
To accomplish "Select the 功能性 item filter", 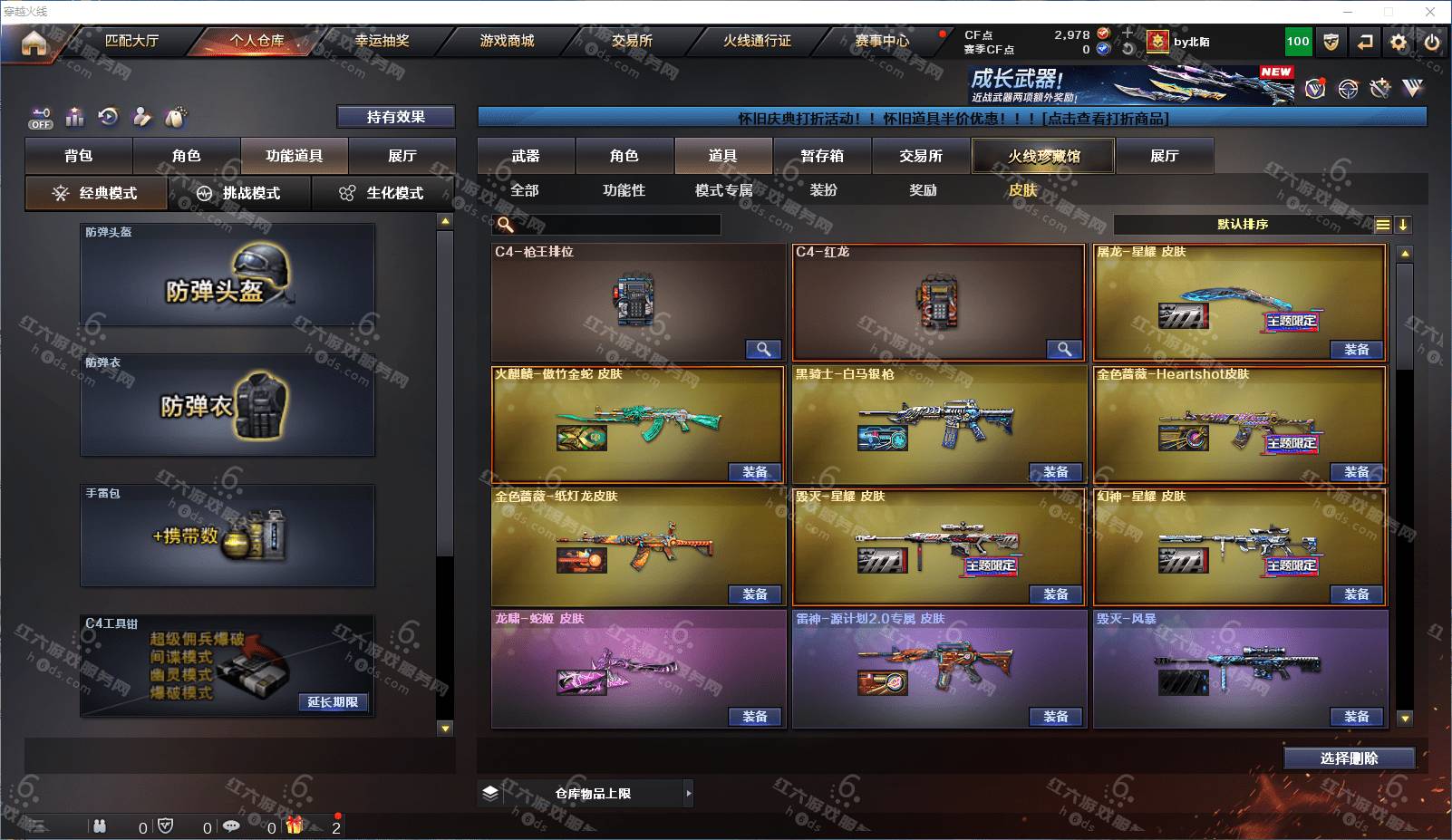I will click(x=624, y=190).
